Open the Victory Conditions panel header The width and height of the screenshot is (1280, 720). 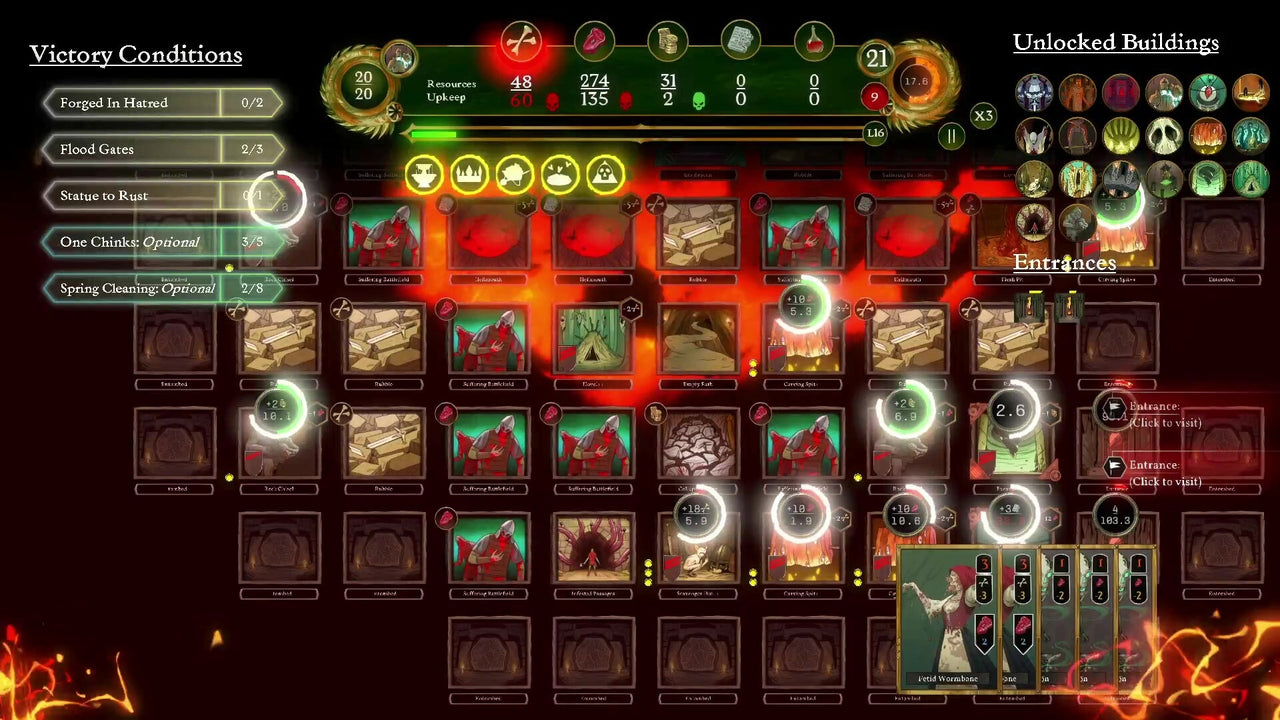tap(136, 54)
